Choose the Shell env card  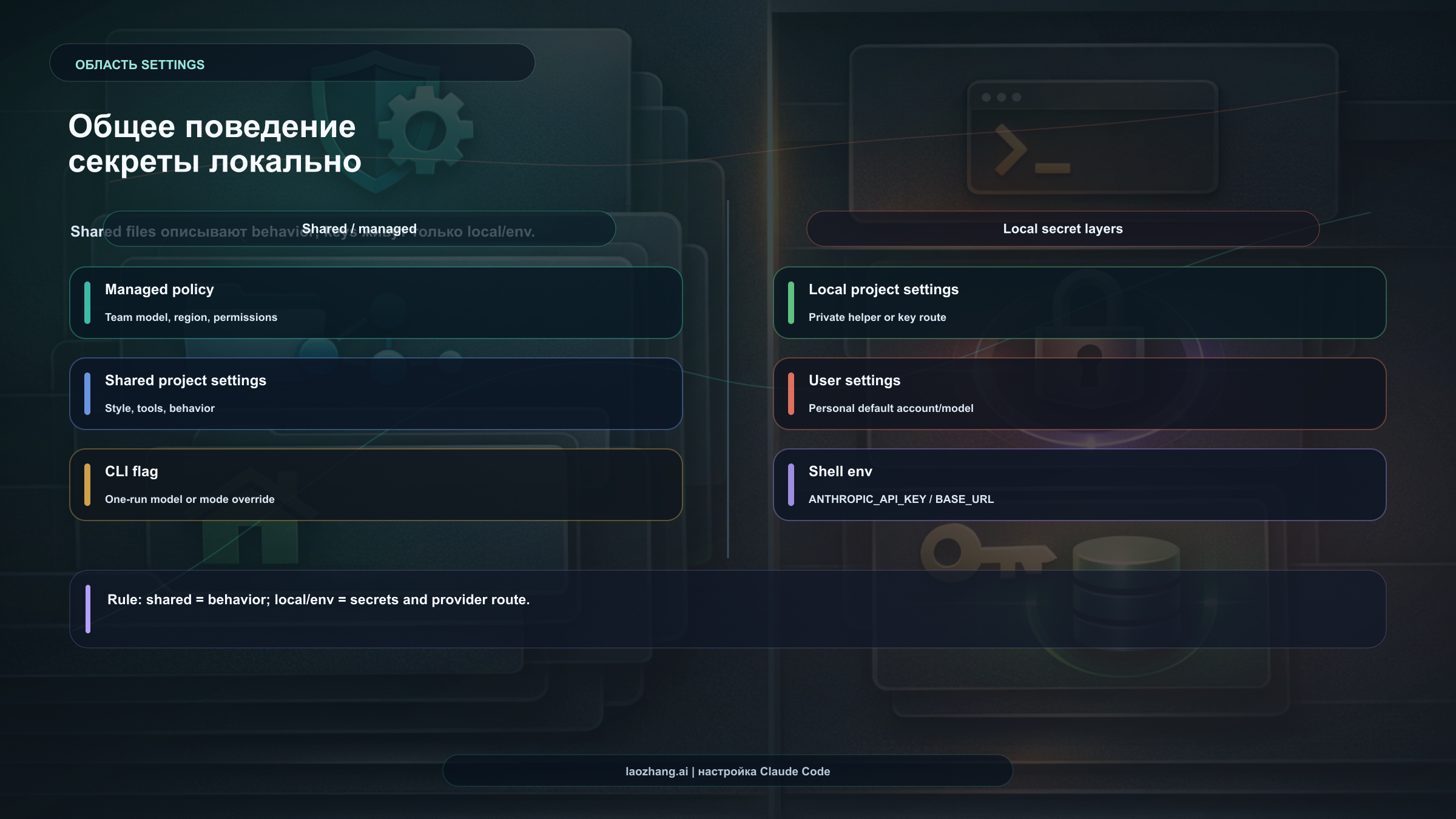[x=1079, y=485]
